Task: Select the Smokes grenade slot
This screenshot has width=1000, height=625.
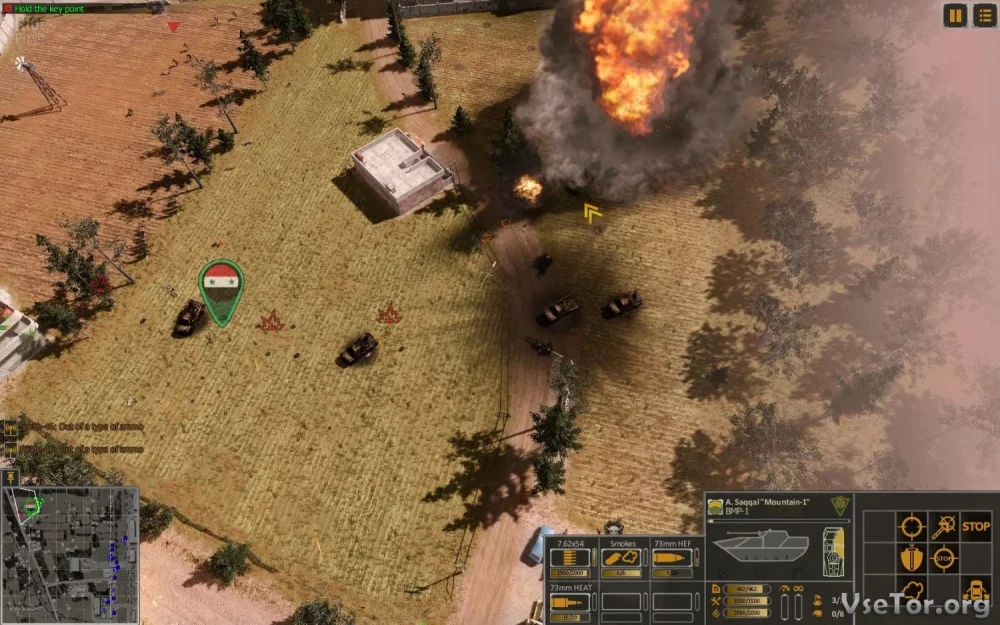Action: point(623,558)
